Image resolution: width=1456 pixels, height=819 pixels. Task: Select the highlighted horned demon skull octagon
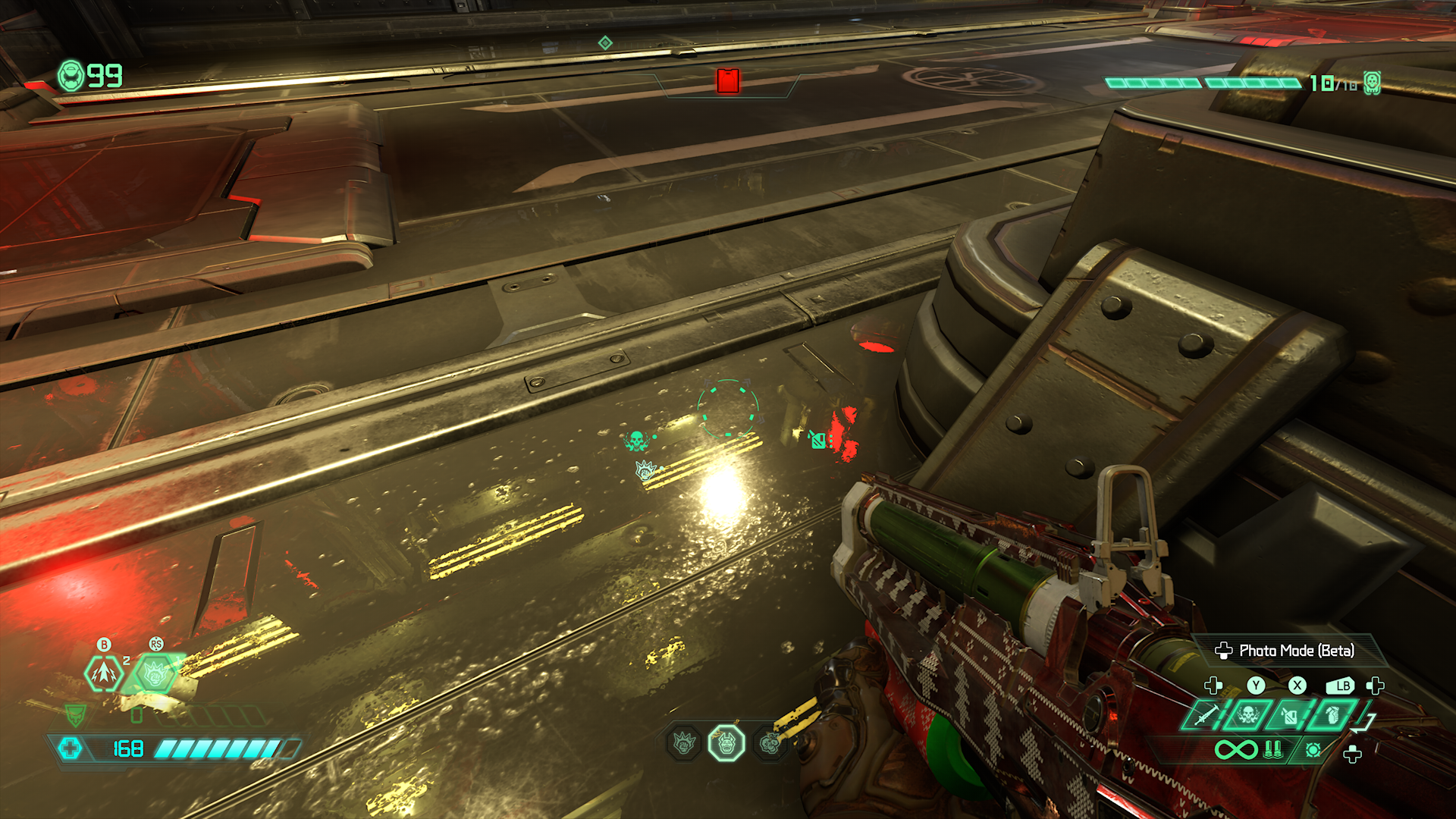[726, 743]
